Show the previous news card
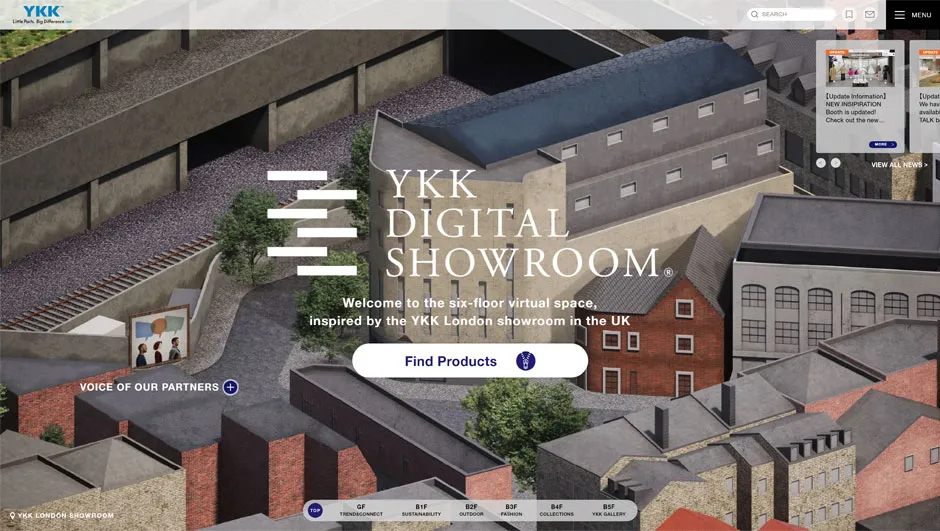The image size is (940, 531). (821, 163)
